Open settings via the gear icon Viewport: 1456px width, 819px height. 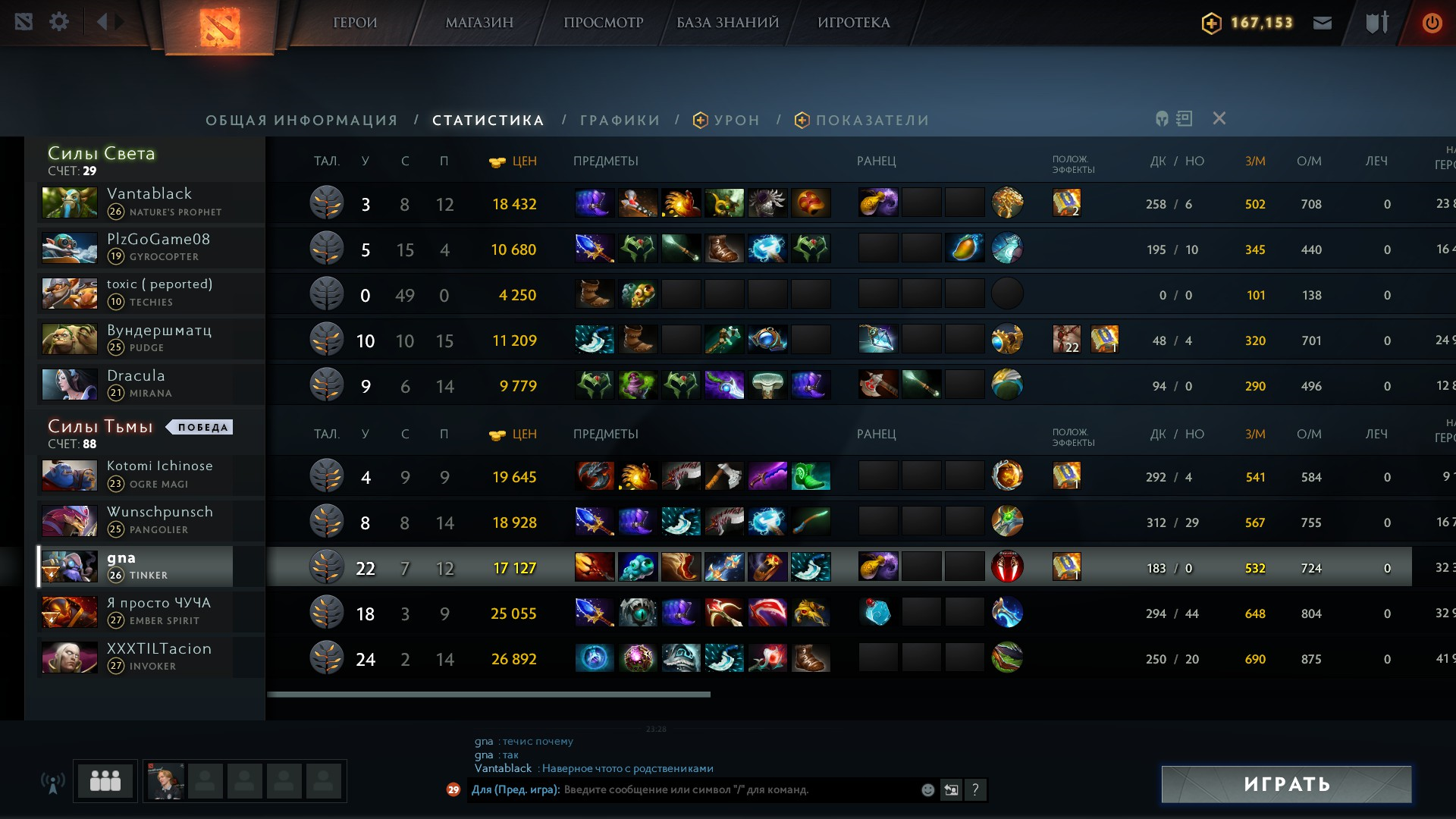click(x=59, y=22)
